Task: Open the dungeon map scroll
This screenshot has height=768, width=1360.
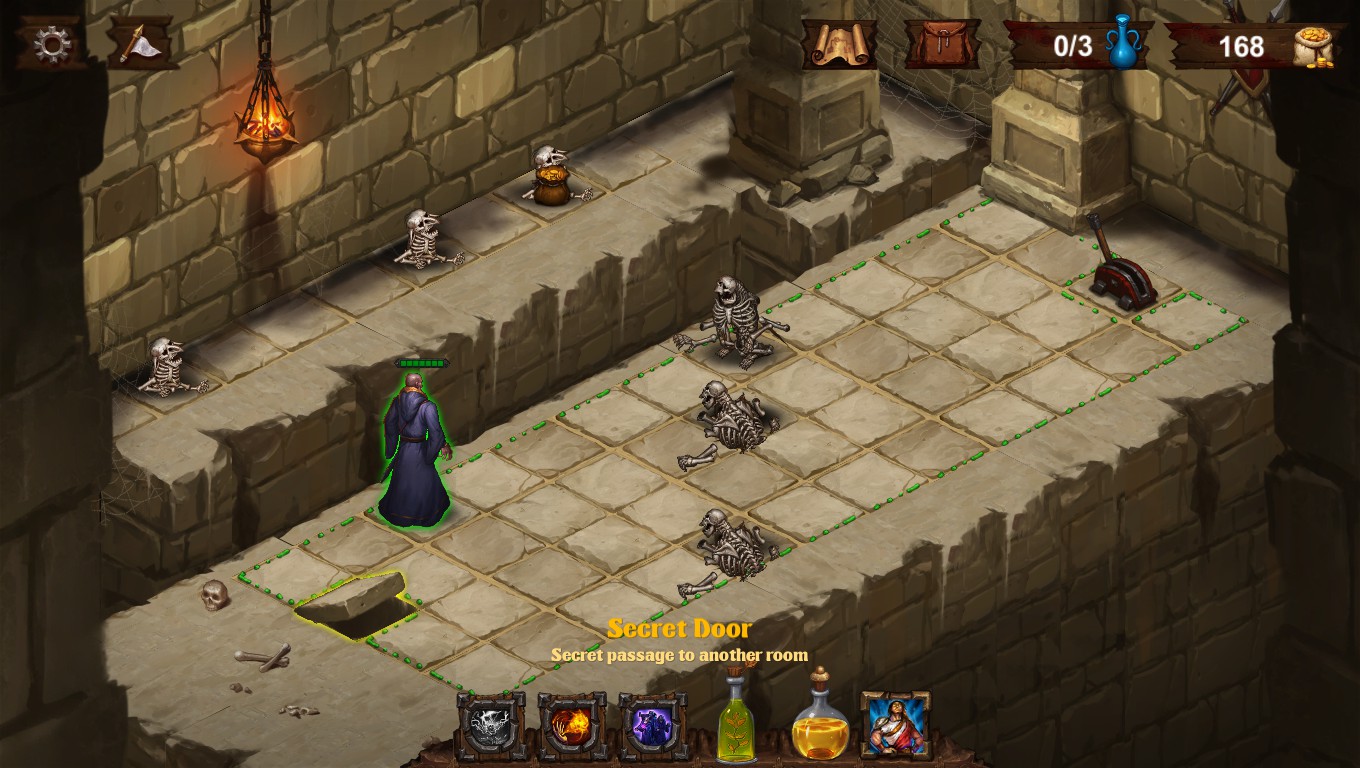Action: point(838,45)
